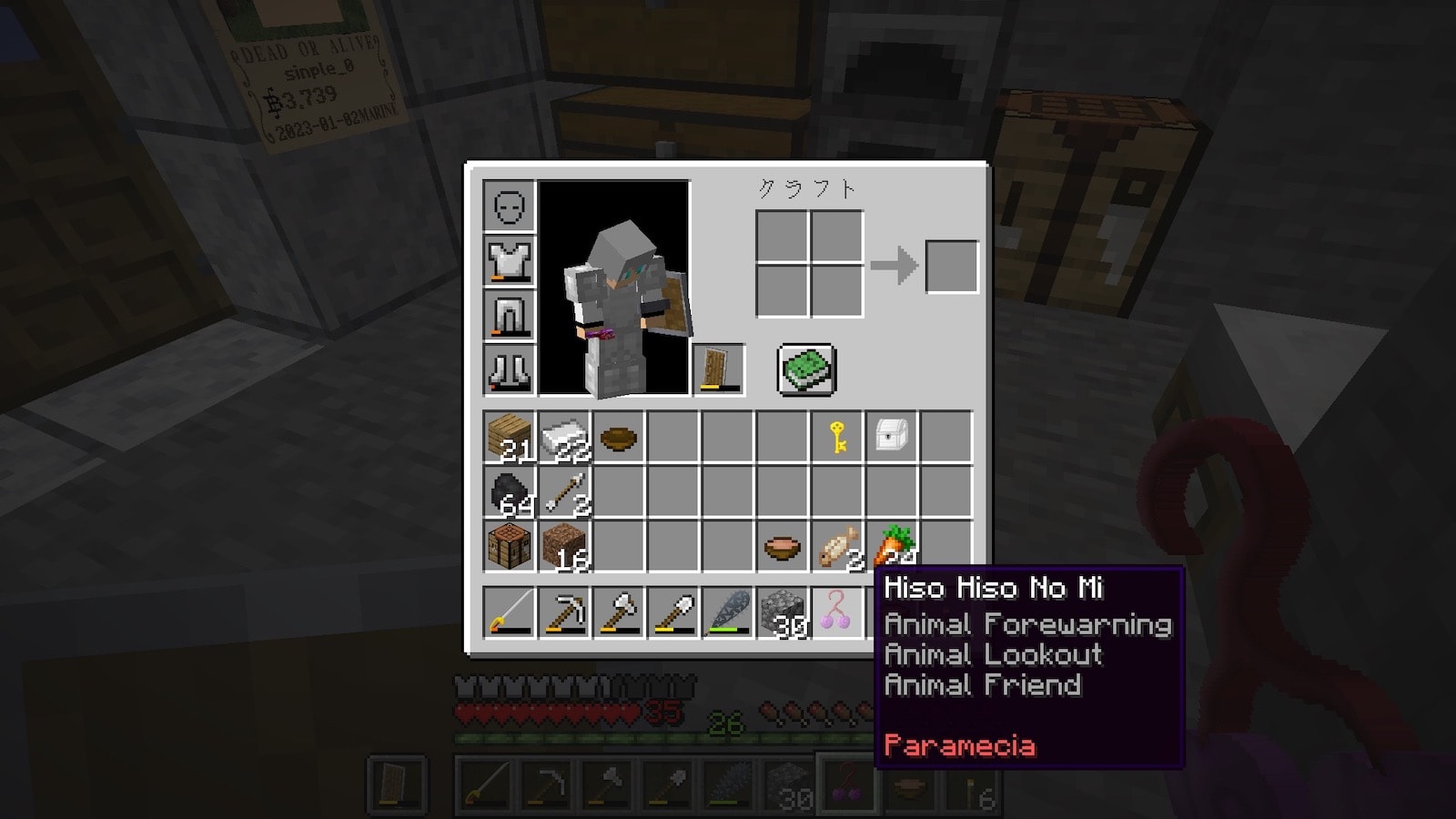Screen dimensions: 1456x819
Task: Pick up the stack of 64 coal
Action: [510, 492]
